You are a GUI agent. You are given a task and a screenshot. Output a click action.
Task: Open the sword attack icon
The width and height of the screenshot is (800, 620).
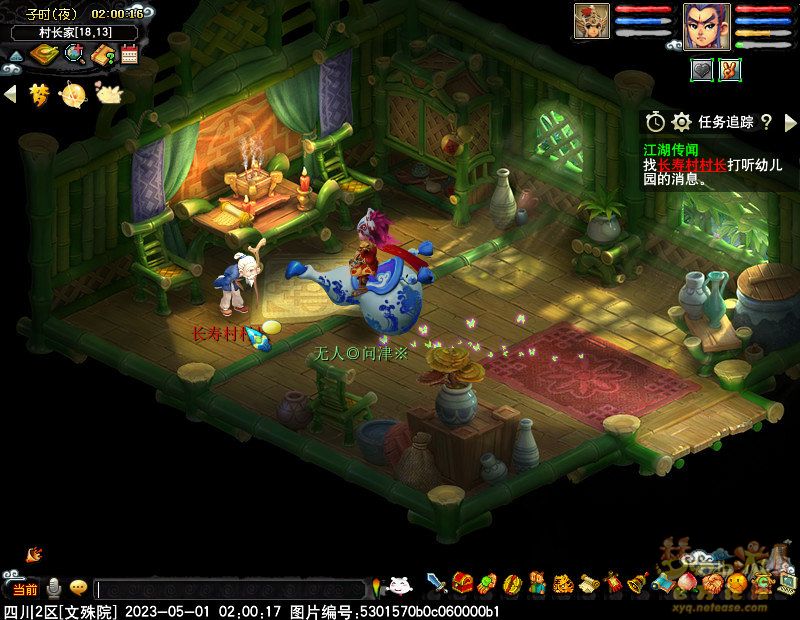pyautogui.click(x=437, y=583)
